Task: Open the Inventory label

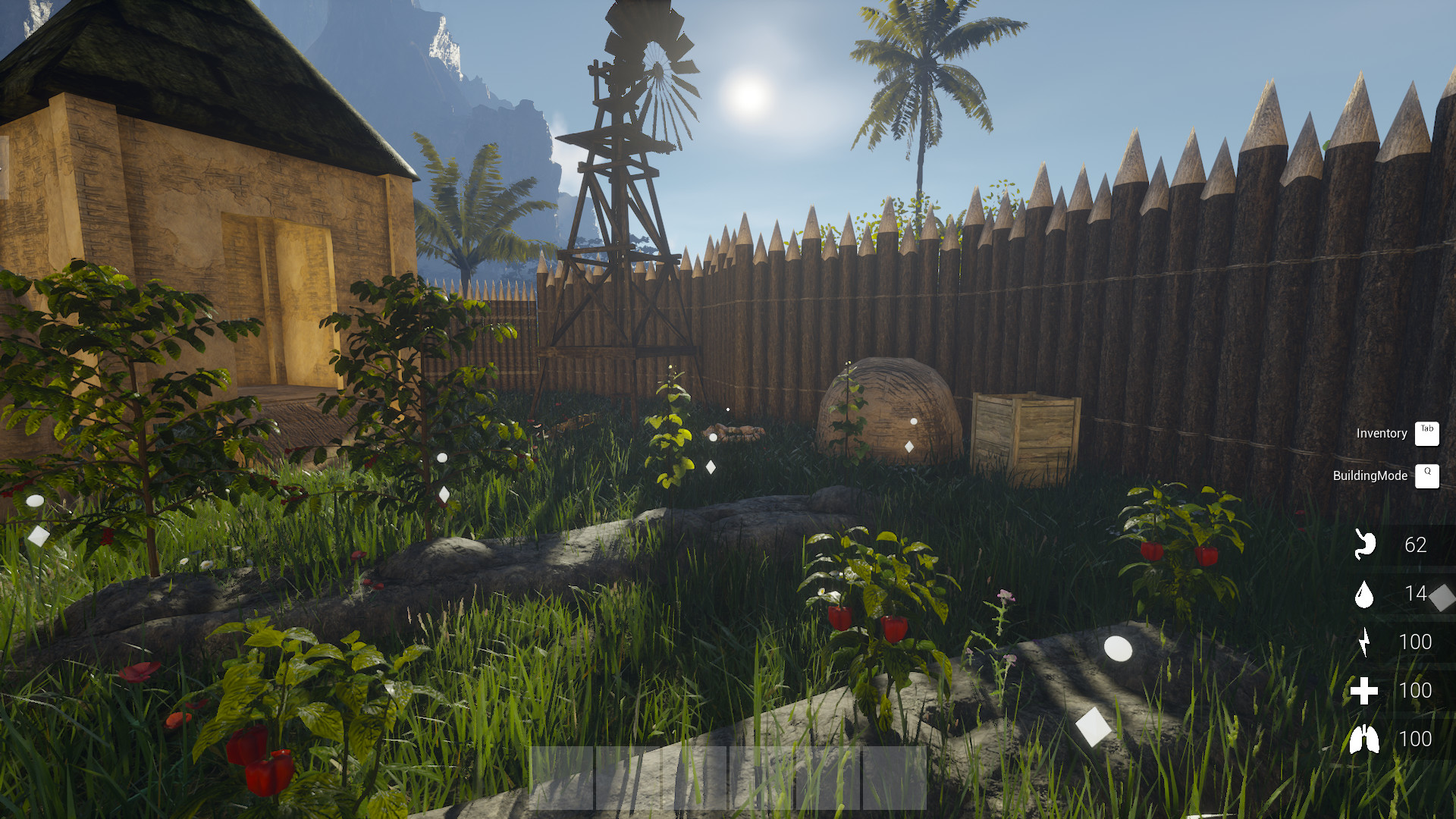Action: click(1381, 434)
